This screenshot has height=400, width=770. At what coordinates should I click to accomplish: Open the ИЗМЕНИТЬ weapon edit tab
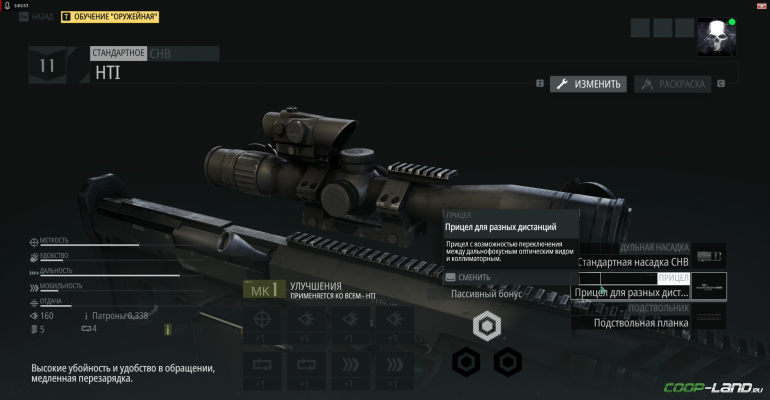pyautogui.click(x=589, y=84)
